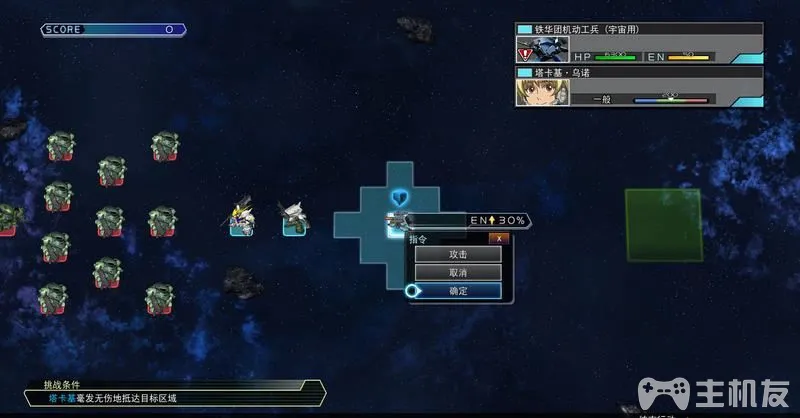This screenshot has width=800, height=418.
Task: Choose 攻击 (Attack) in the command menu
Action: coord(458,255)
